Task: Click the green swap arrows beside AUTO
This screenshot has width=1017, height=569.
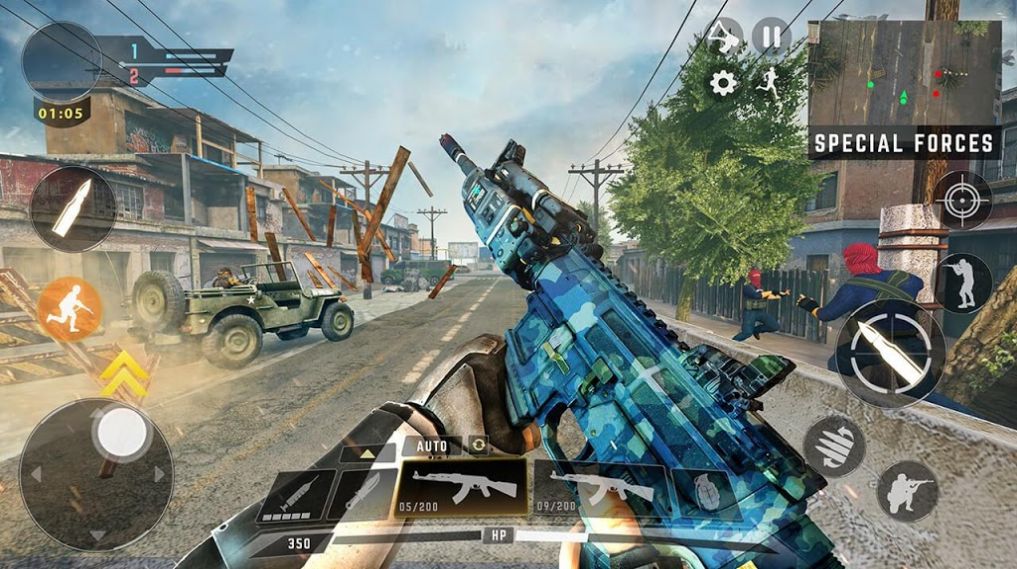Action: [x=479, y=445]
